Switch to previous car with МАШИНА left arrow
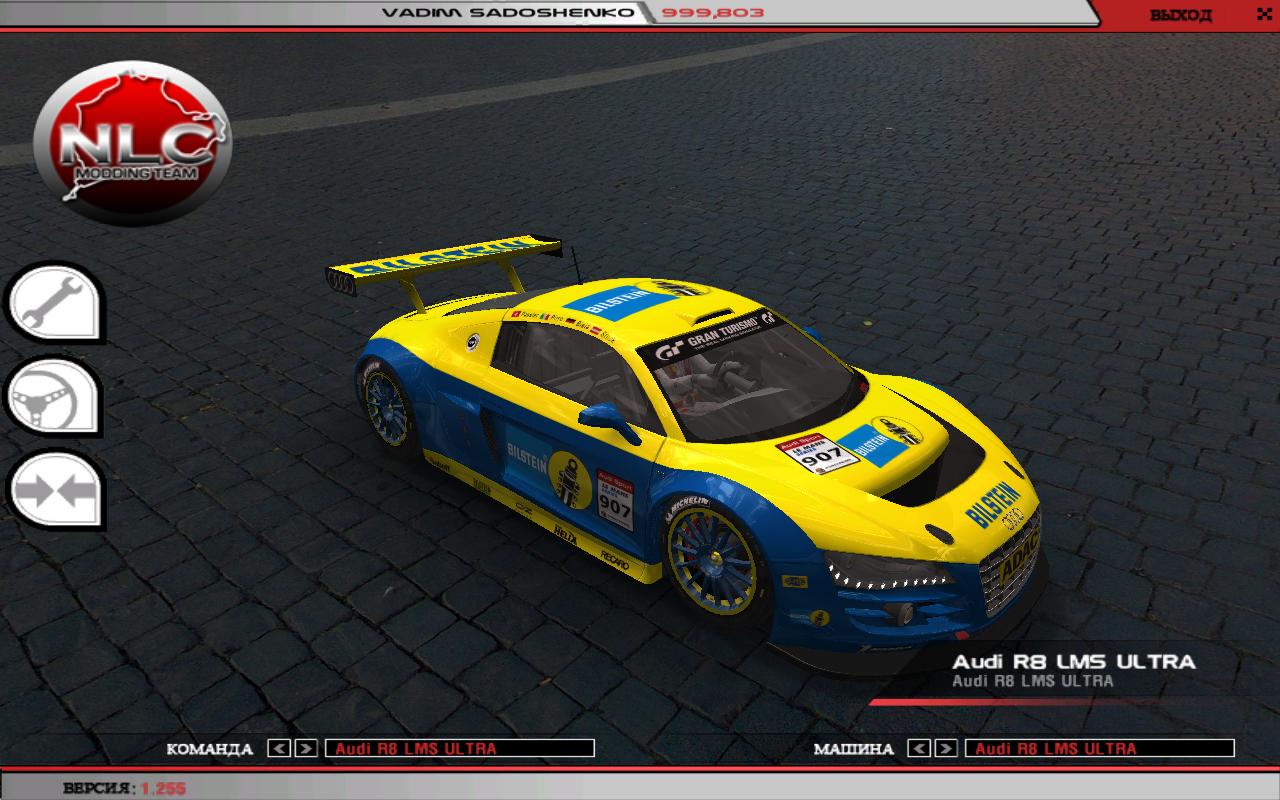This screenshot has height=800, width=1280. (x=920, y=748)
